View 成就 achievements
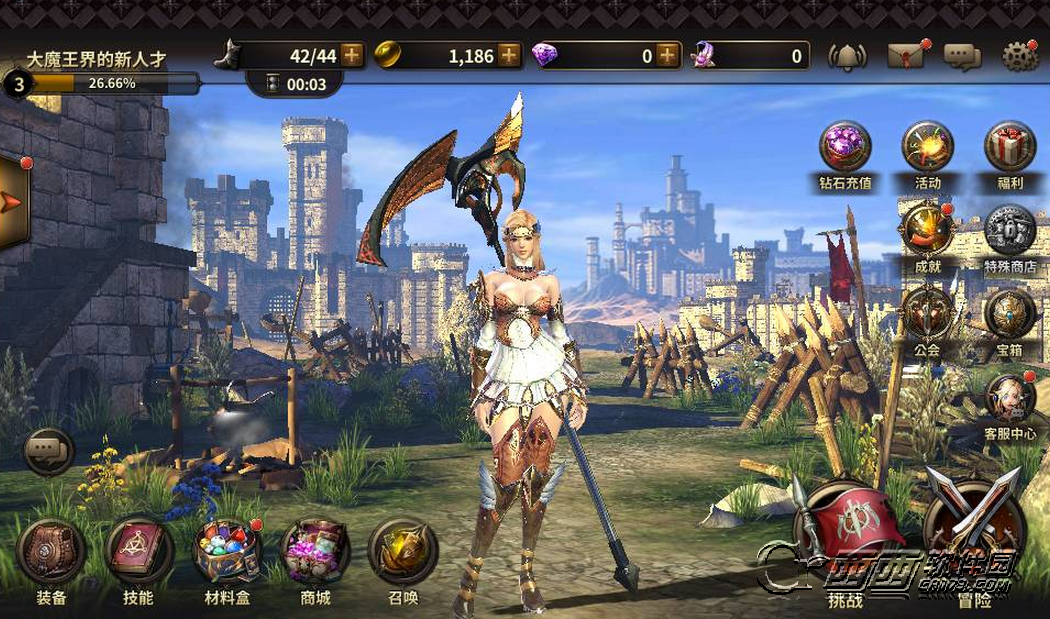 [x=927, y=232]
